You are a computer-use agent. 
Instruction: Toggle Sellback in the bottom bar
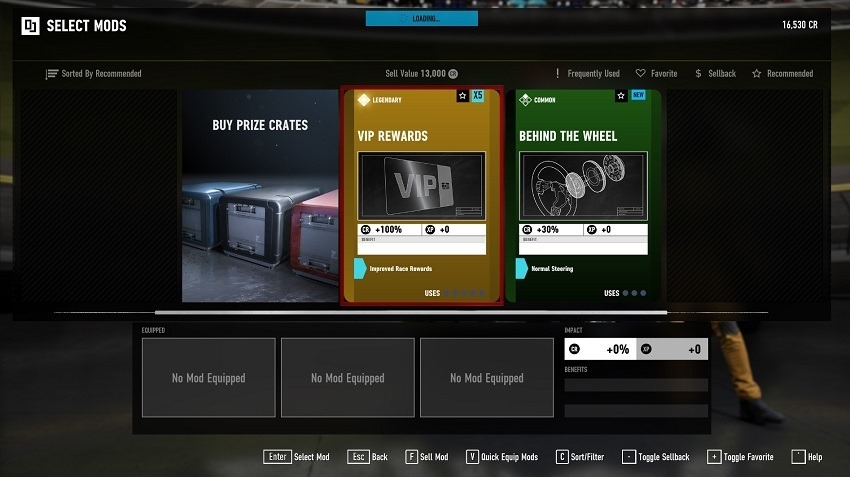point(655,457)
